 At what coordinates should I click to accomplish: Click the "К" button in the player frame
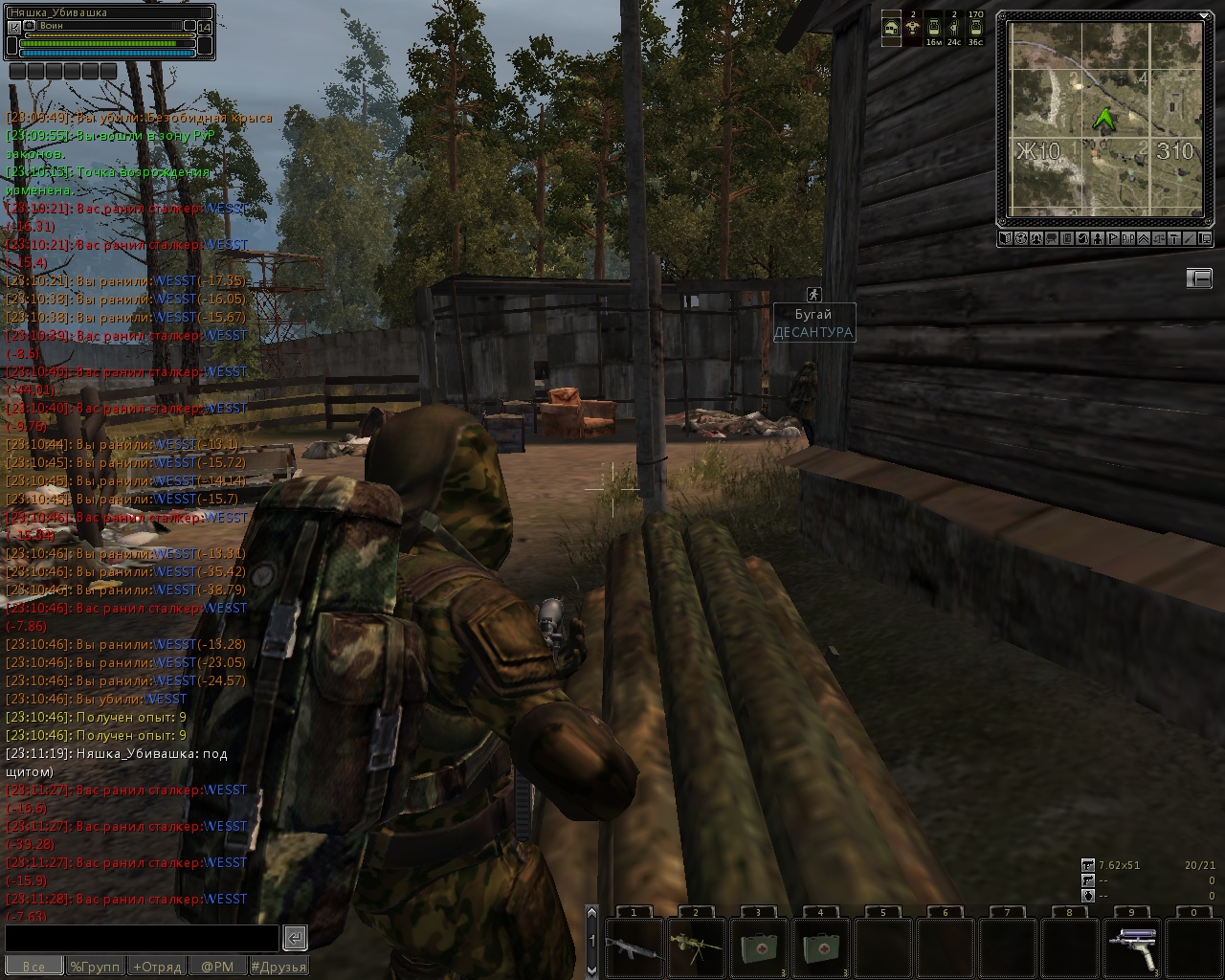coord(13,27)
